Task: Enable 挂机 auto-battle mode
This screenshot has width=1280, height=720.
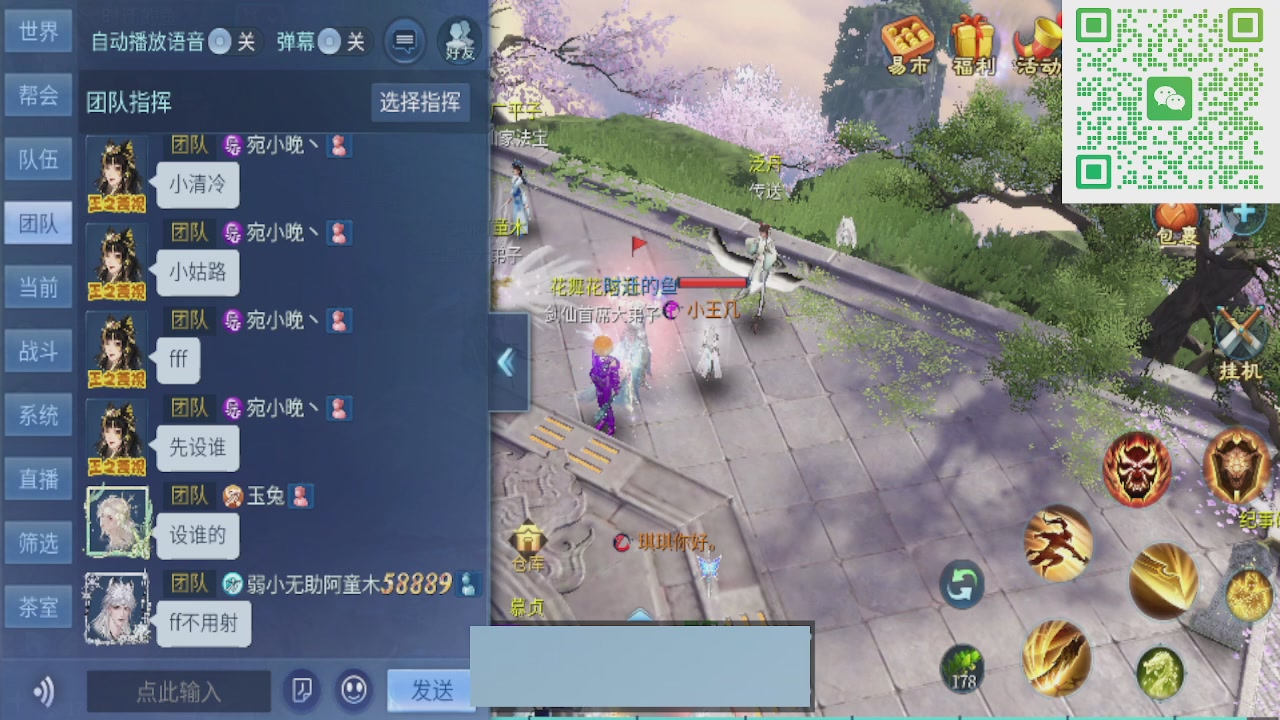Action: coord(1241,330)
